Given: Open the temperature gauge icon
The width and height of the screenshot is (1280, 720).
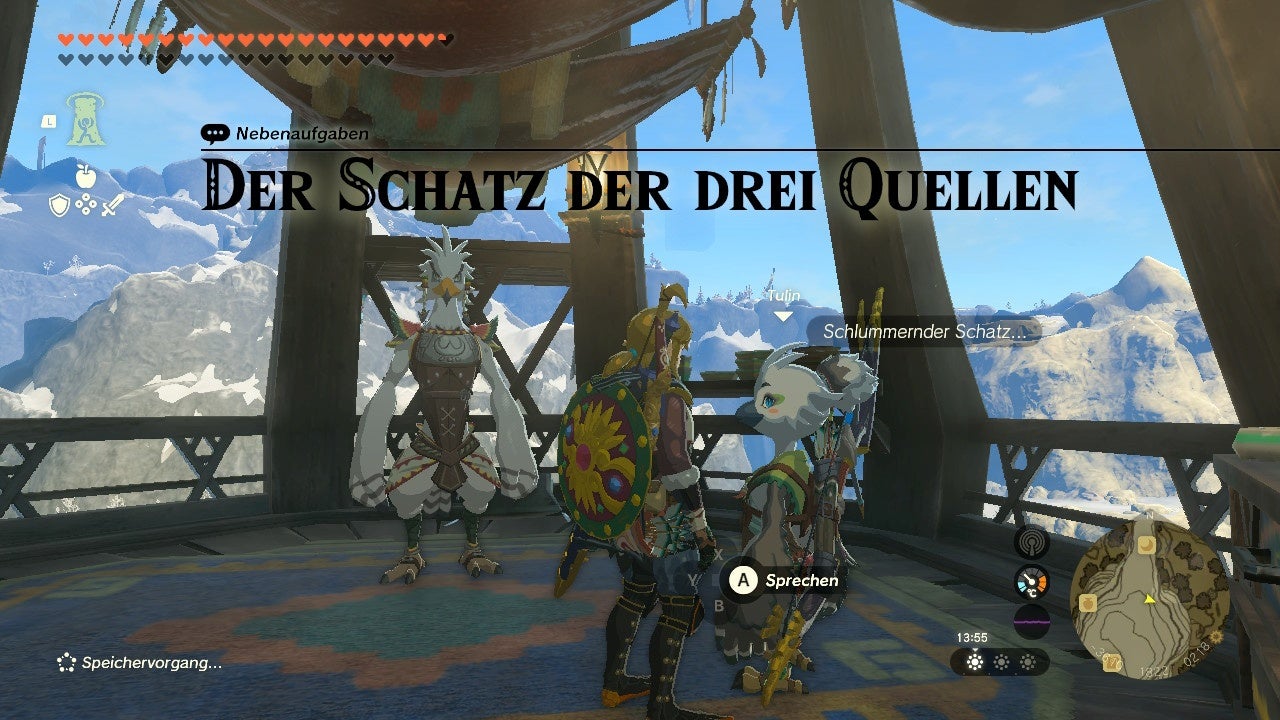Looking at the screenshot, I should coord(1032,581).
